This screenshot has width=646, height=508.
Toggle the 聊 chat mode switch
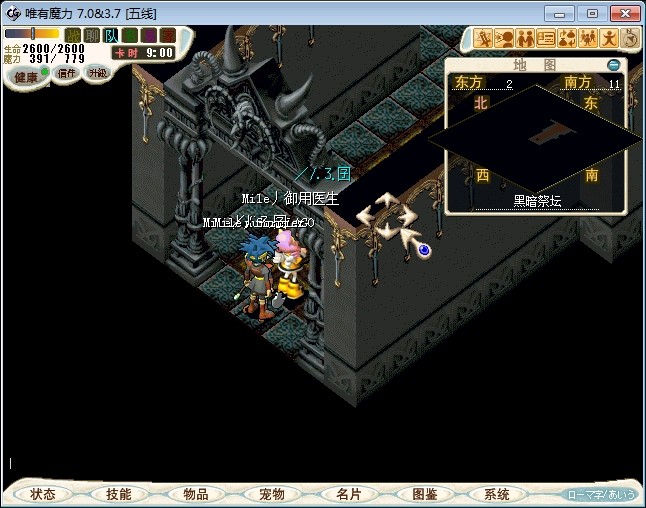[92, 35]
